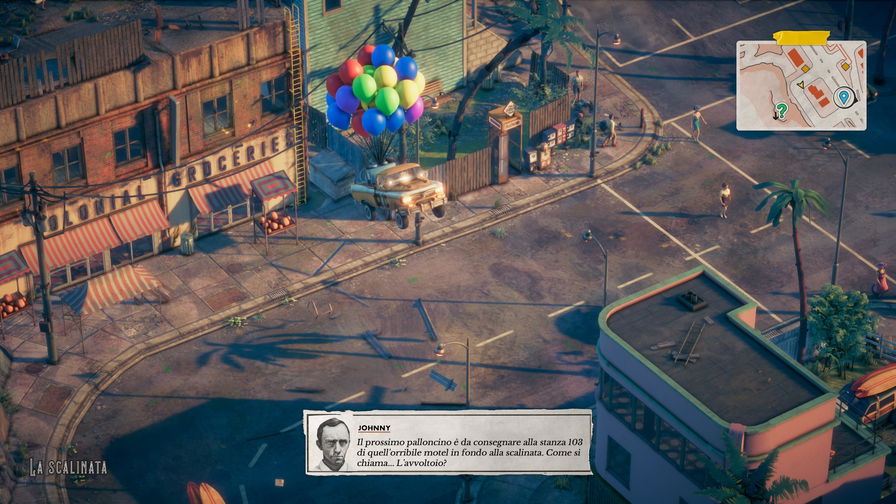Select the blue location pin on minimap
The image size is (896, 504).
point(844,97)
